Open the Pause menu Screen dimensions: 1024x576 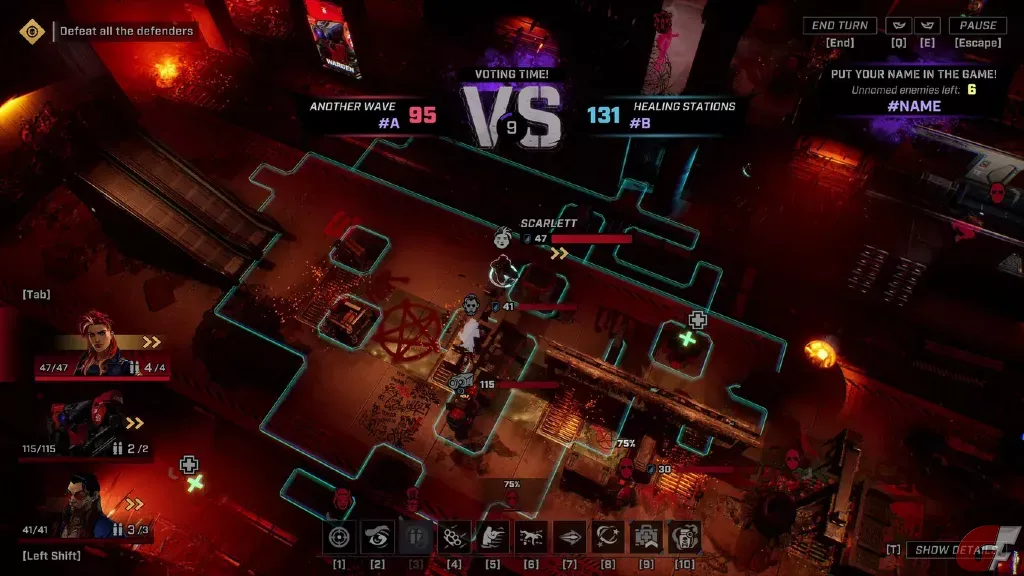[x=978, y=26]
